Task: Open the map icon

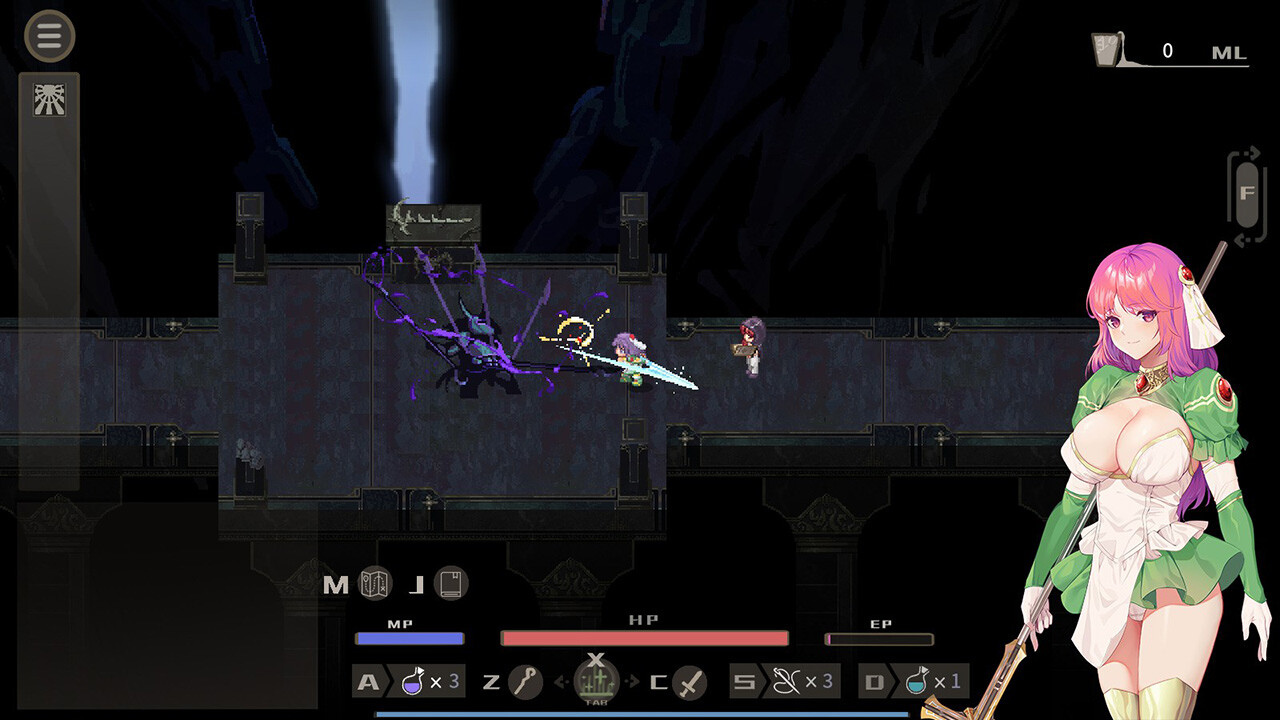Action: (375, 584)
